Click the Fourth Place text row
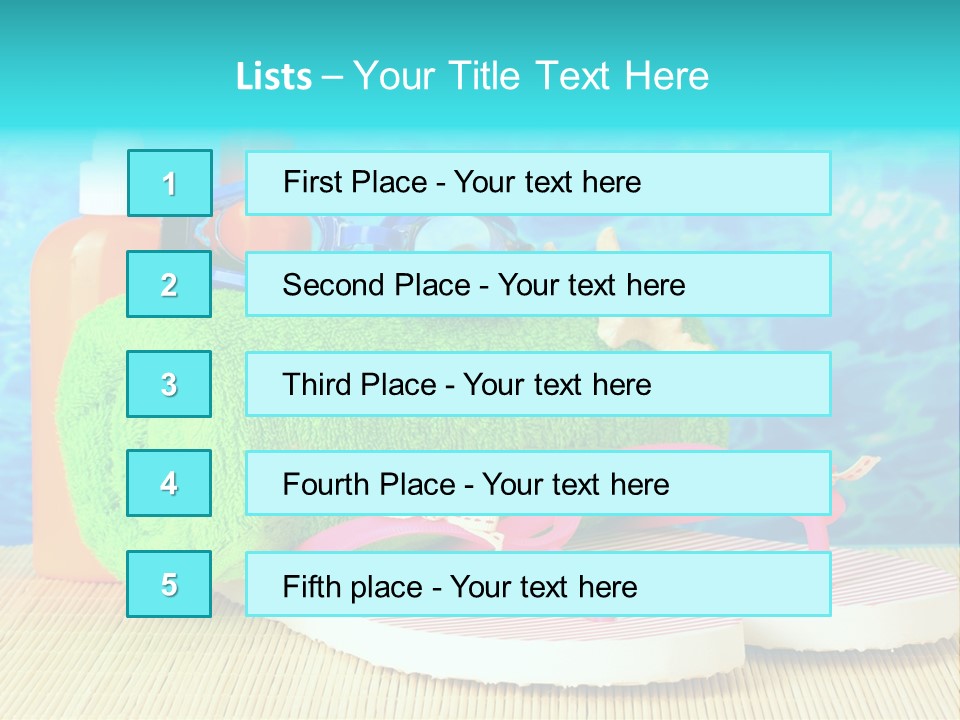The height and width of the screenshot is (720, 960). coord(538,484)
